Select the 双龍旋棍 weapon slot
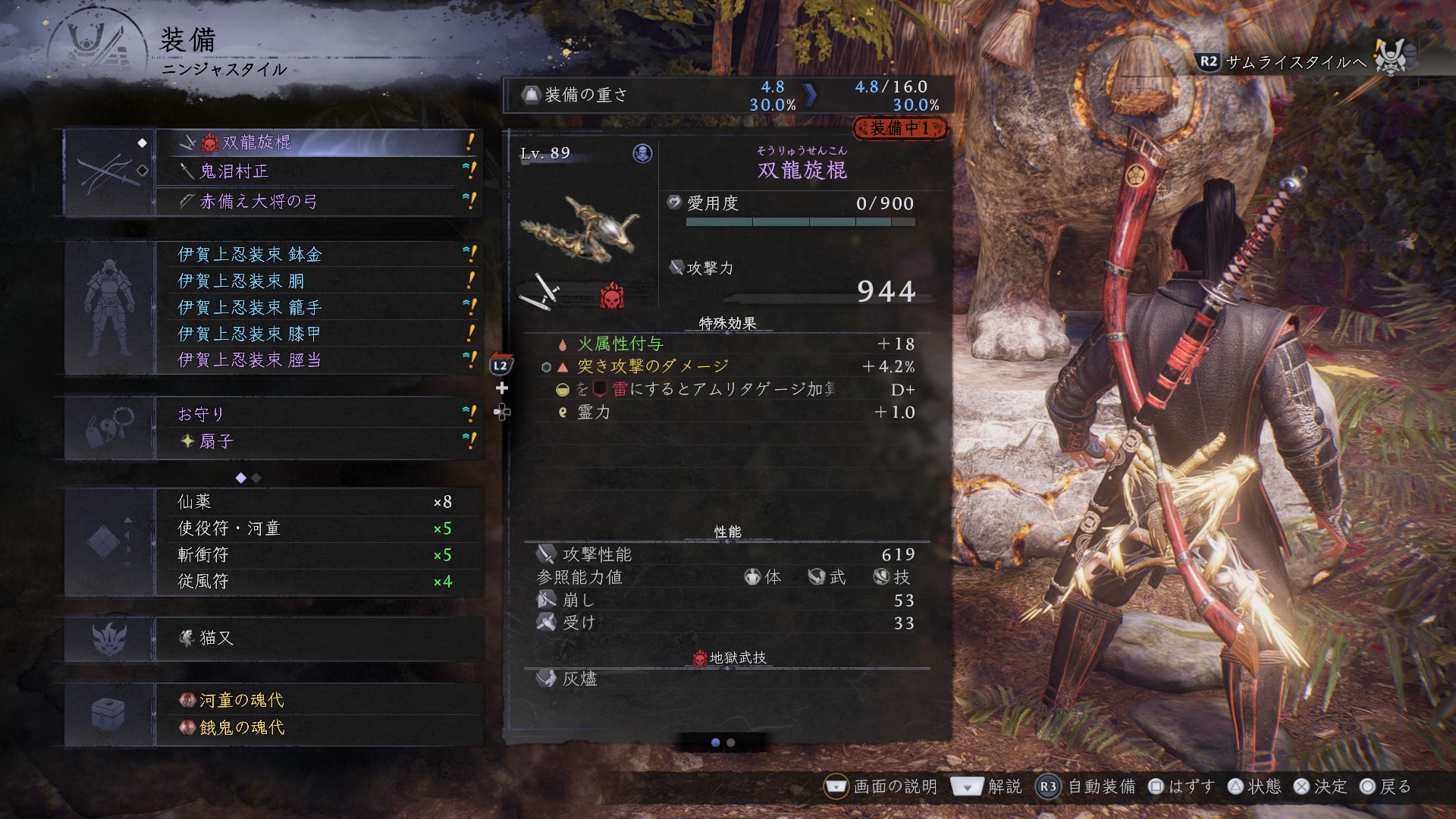Viewport: 1456px width, 819px height. [318, 143]
